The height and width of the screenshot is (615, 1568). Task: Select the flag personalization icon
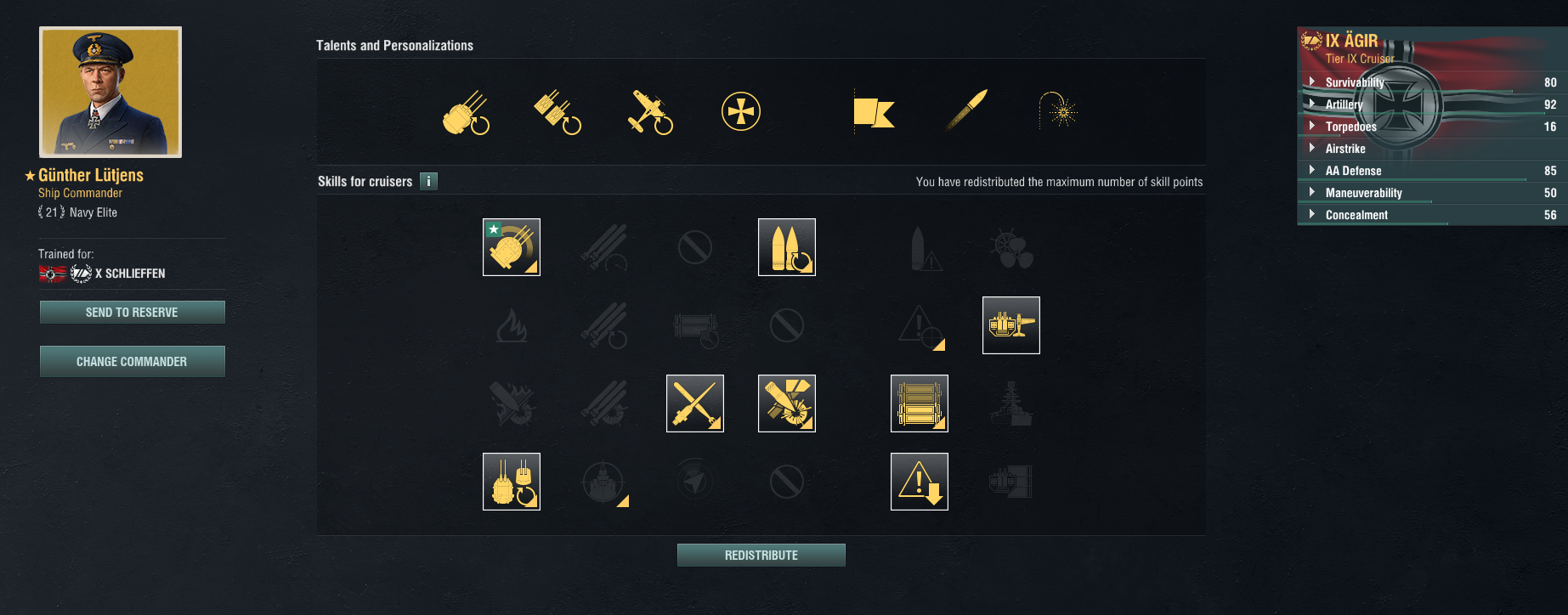coord(874,112)
